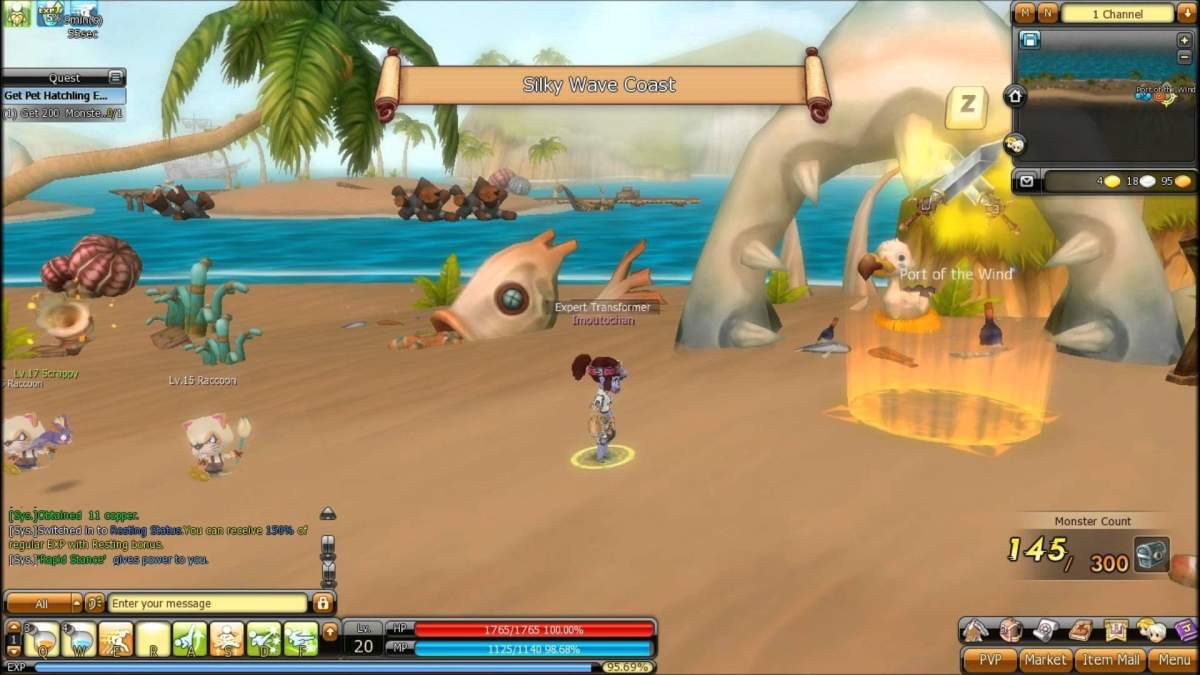Open the Market window

(x=1045, y=660)
